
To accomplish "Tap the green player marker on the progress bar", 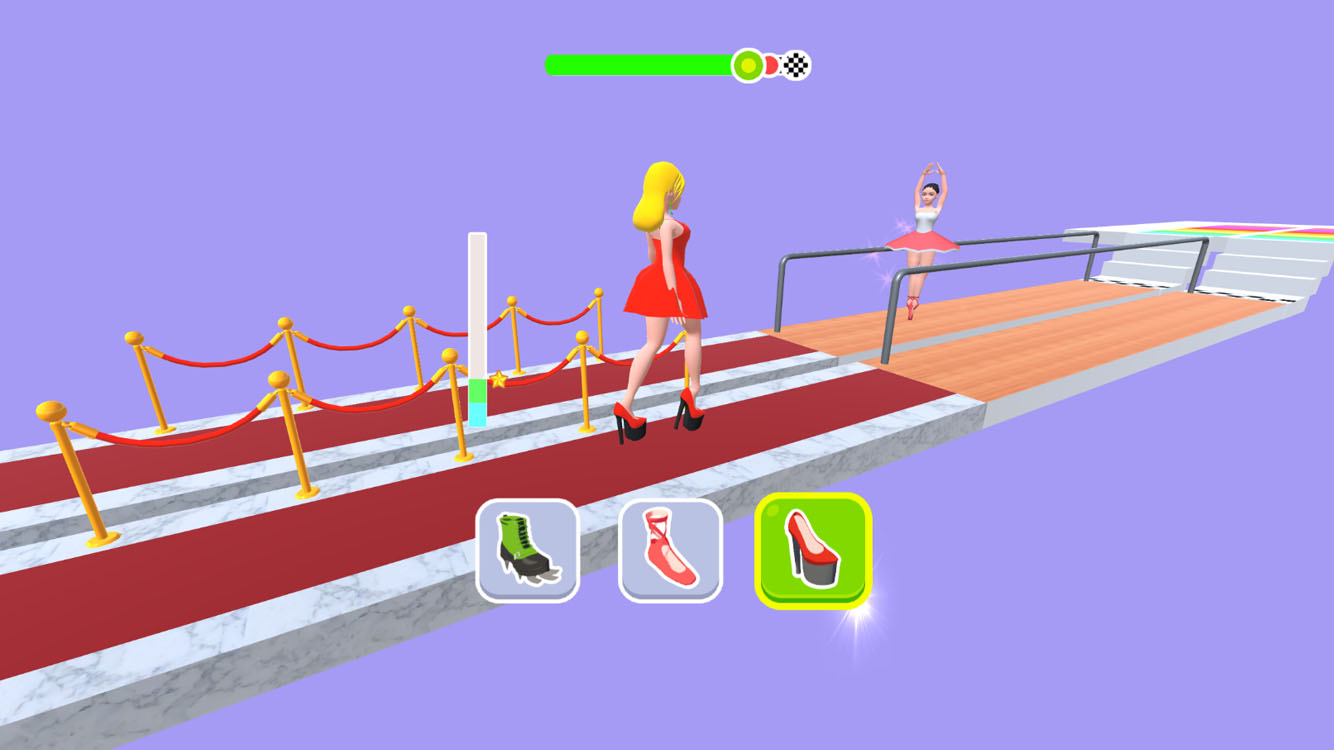I will pyautogui.click(x=746, y=64).
